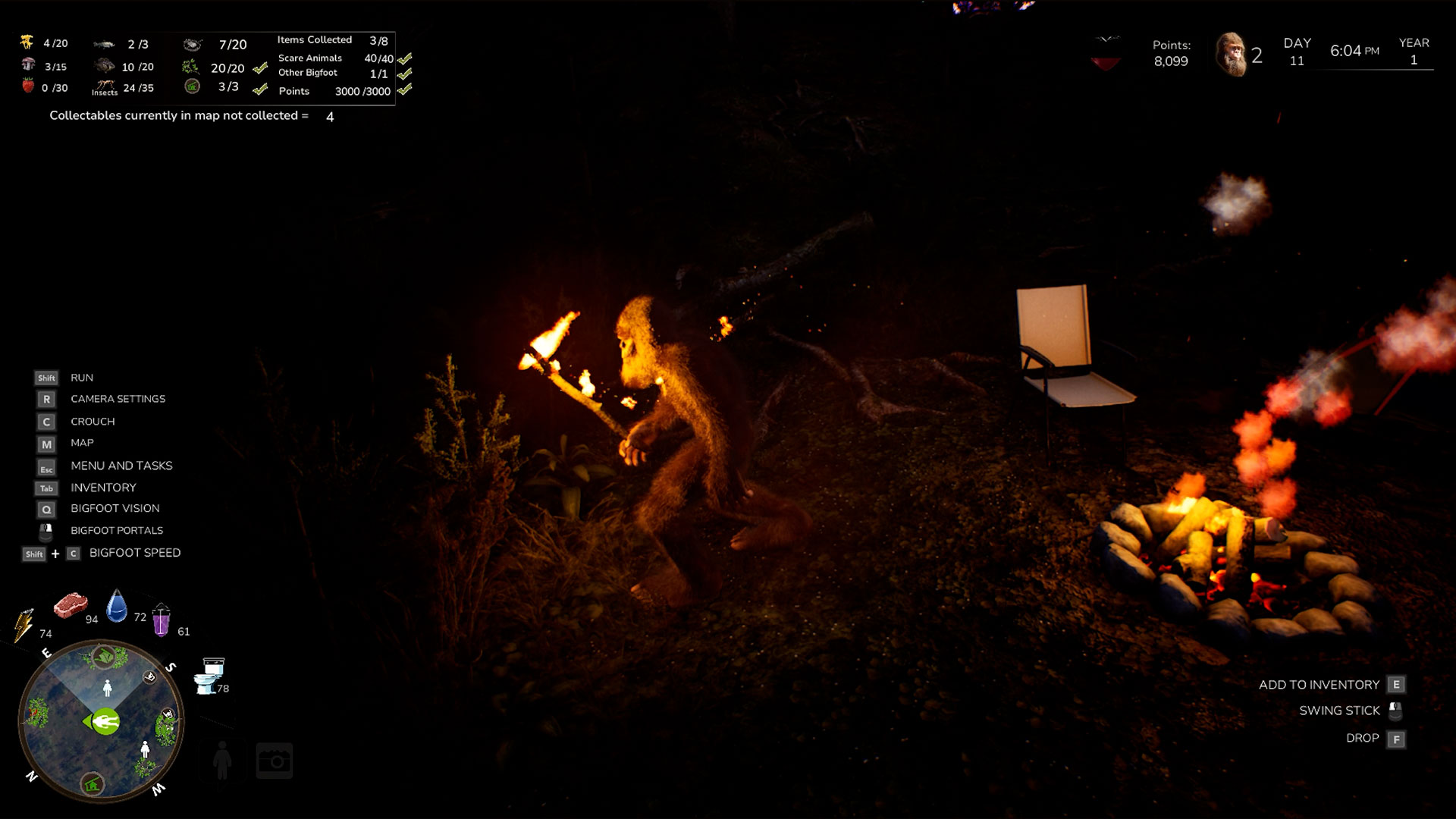This screenshot has height=819, width=1456.
Task: Click the fish task icon
Action: click(x=104, y=45)
